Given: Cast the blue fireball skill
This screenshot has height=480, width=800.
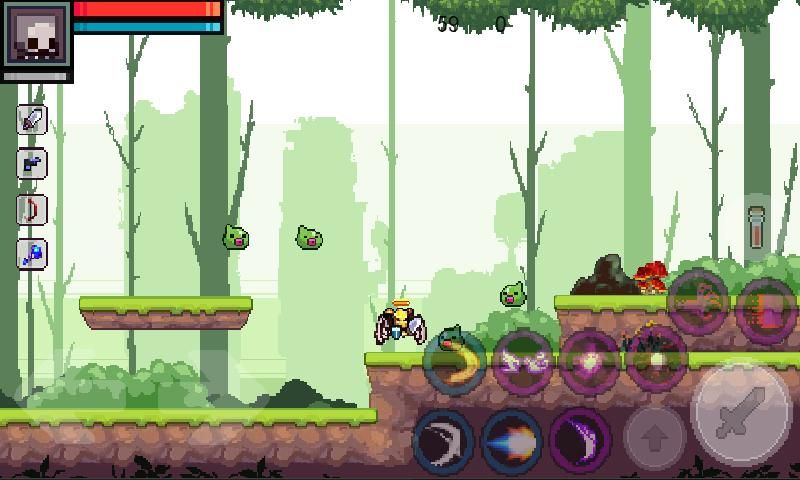Looking at the screenshot, I should (511, 440).
